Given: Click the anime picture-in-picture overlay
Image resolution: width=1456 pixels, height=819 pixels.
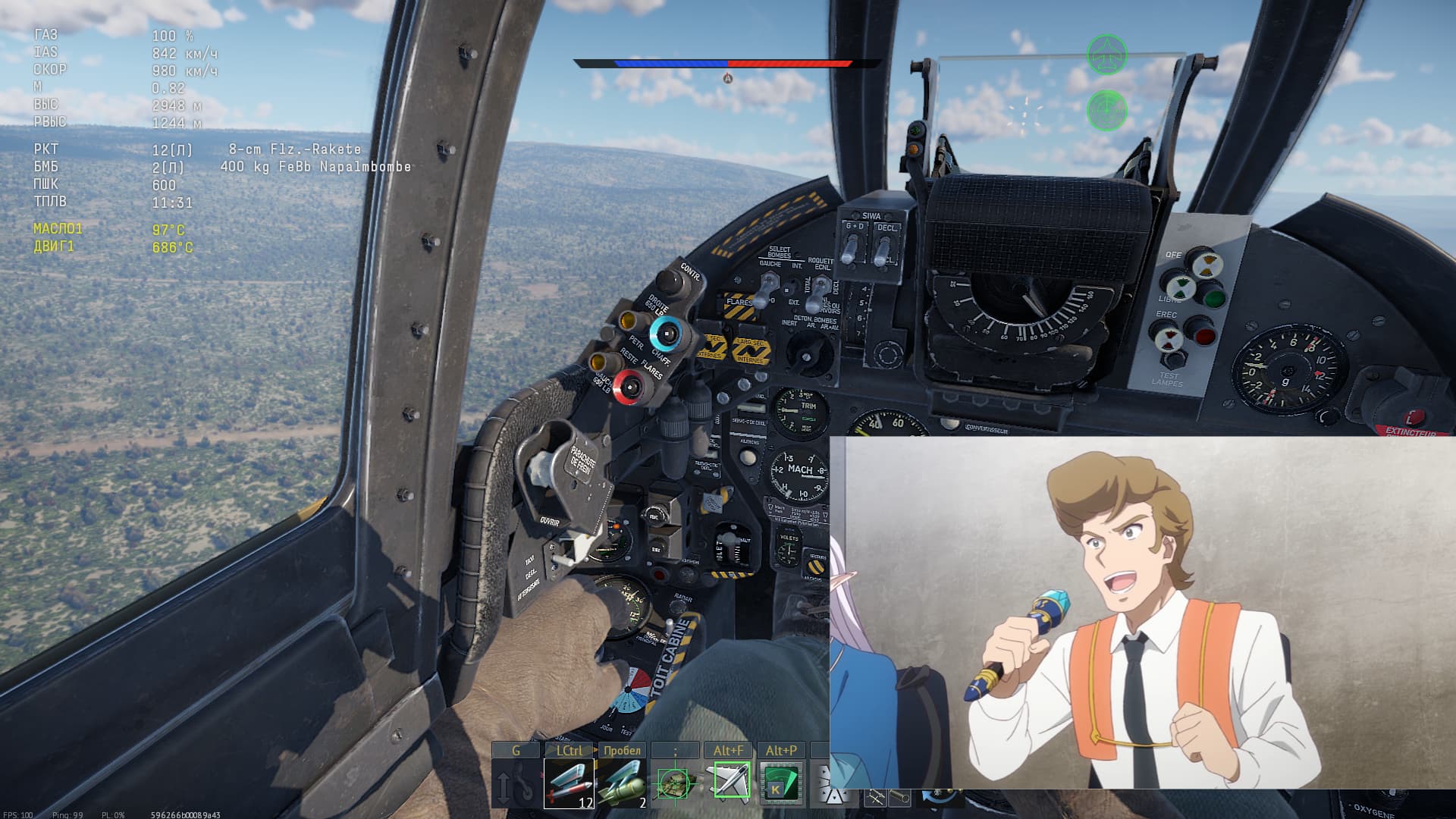Looking at the screenshot, I should pos(1143,613).
